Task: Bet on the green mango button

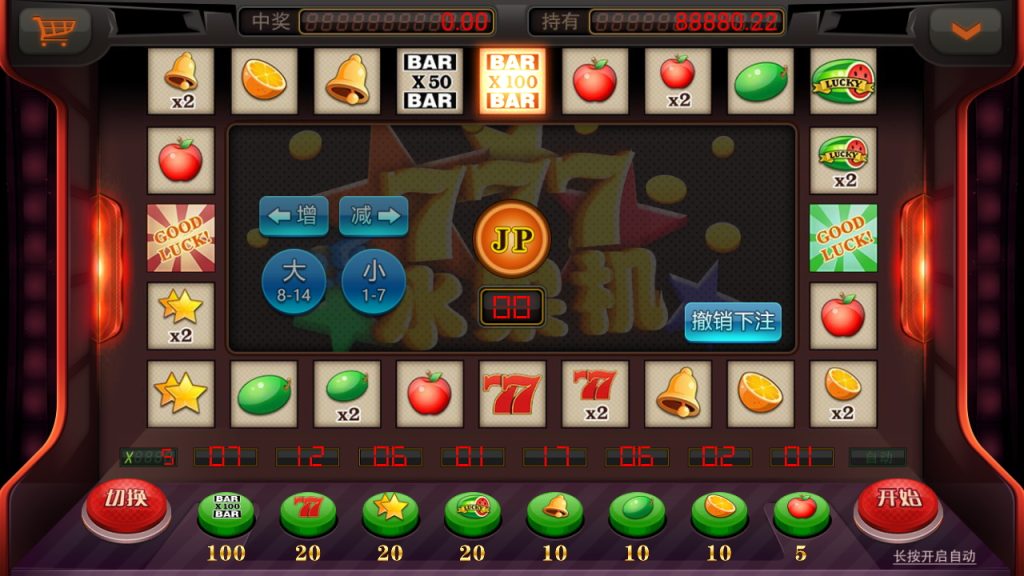Action: [637, 512]
